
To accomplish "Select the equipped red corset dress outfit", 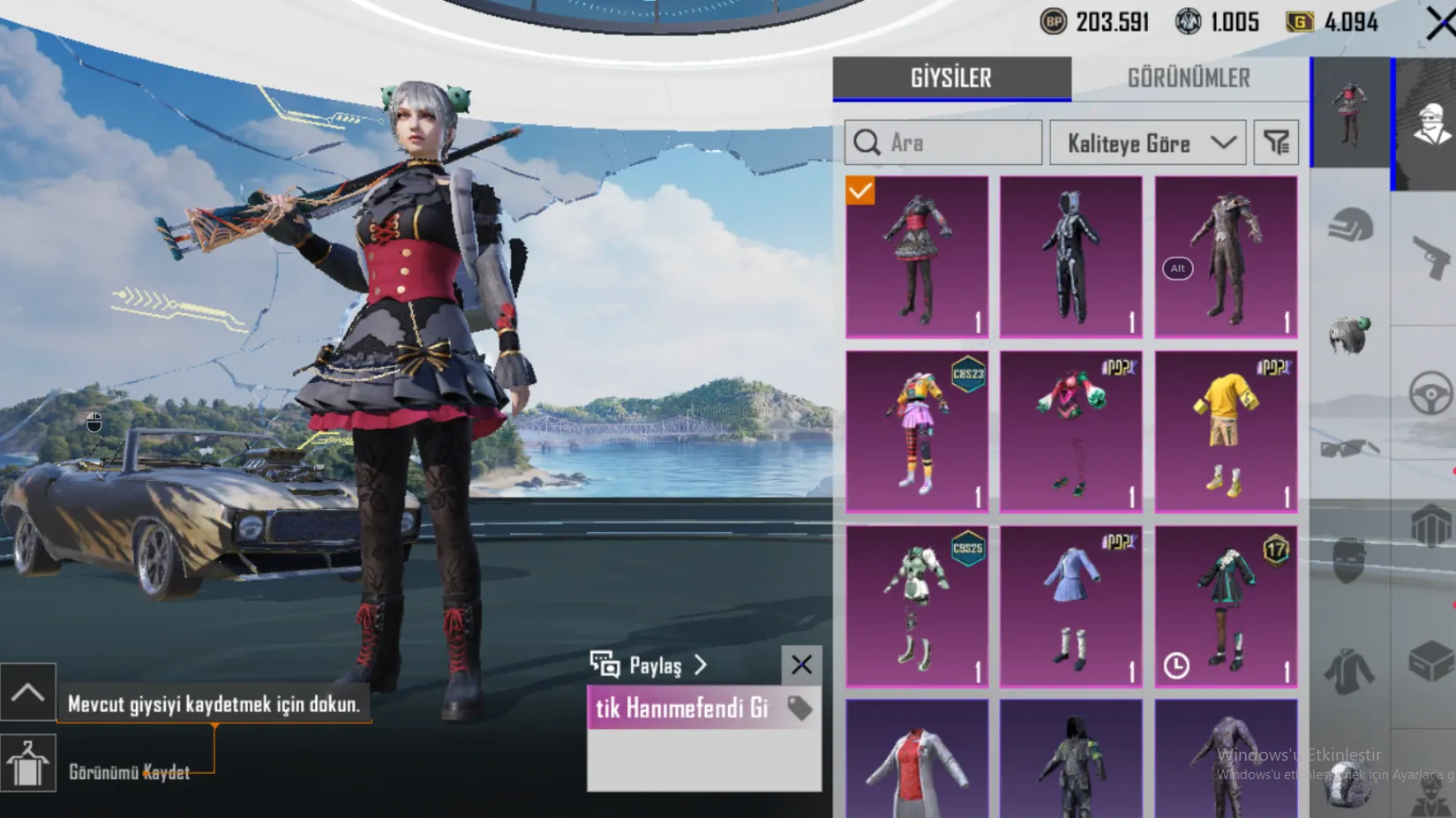I will (x=917, y=257).
